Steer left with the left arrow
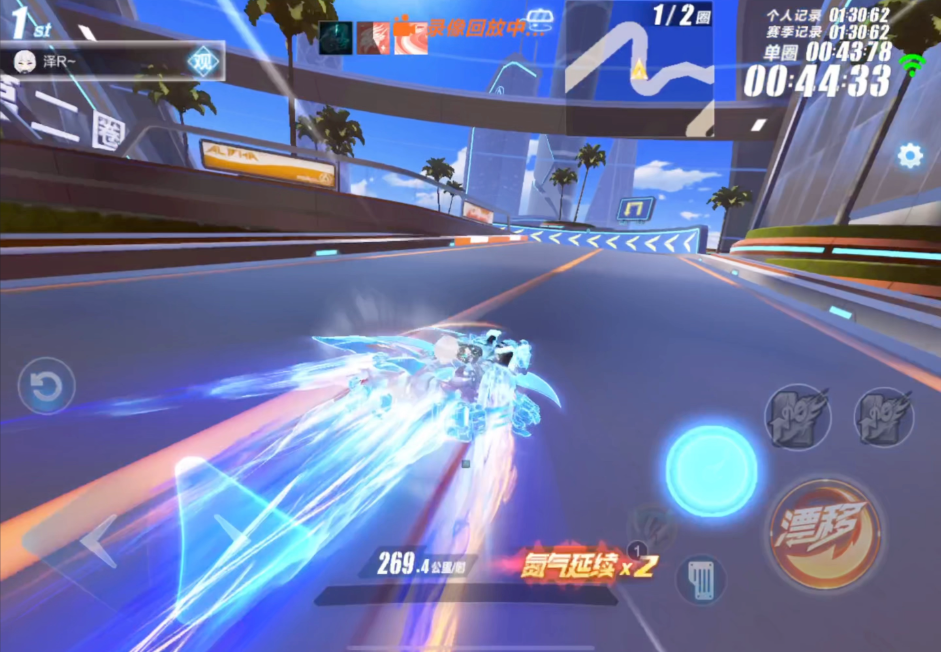Image resolution: width=941 pixels, height=652 pixels. (x=97, y=541)
